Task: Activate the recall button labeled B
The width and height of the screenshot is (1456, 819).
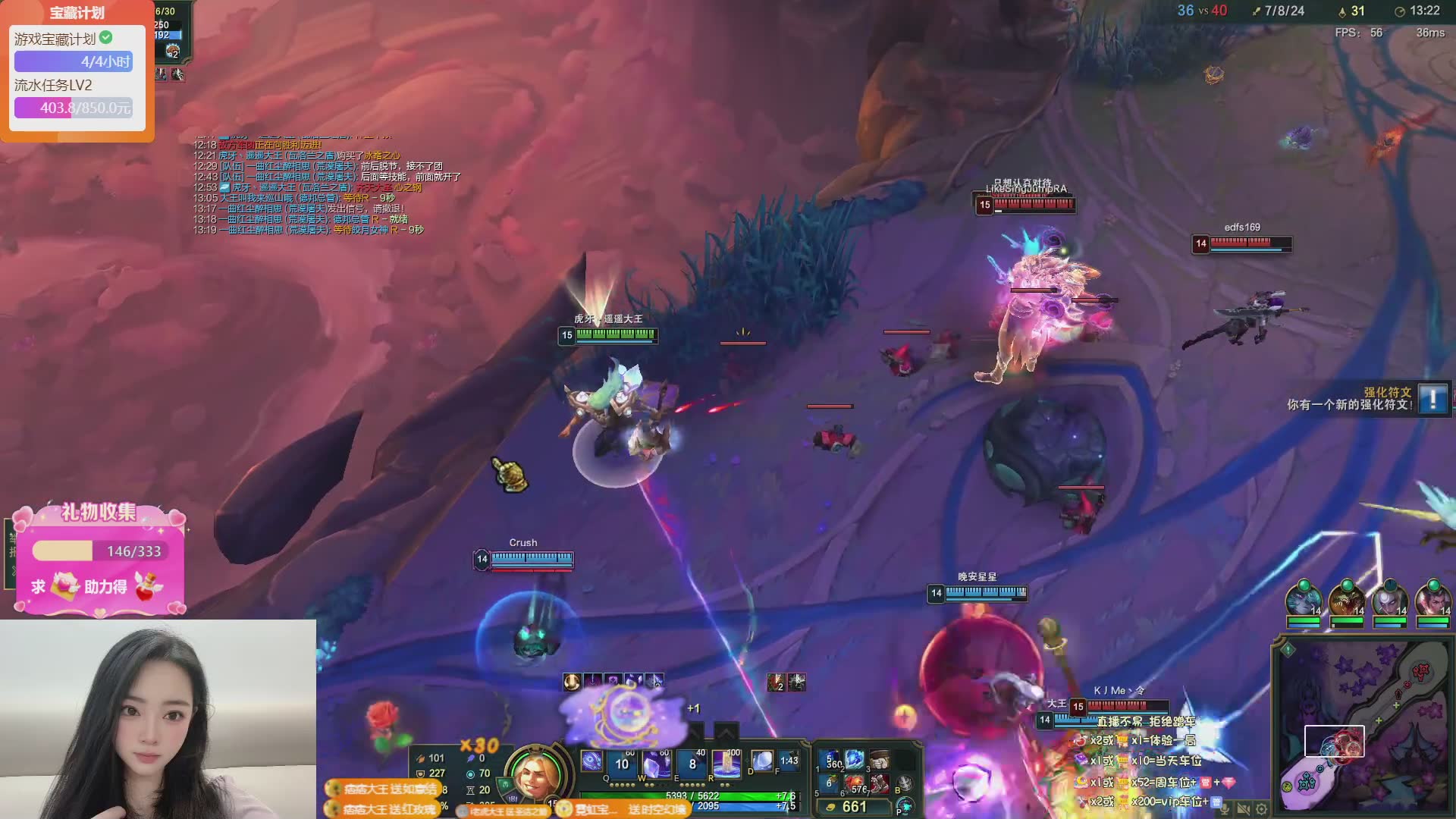Action: click(905, 783)
